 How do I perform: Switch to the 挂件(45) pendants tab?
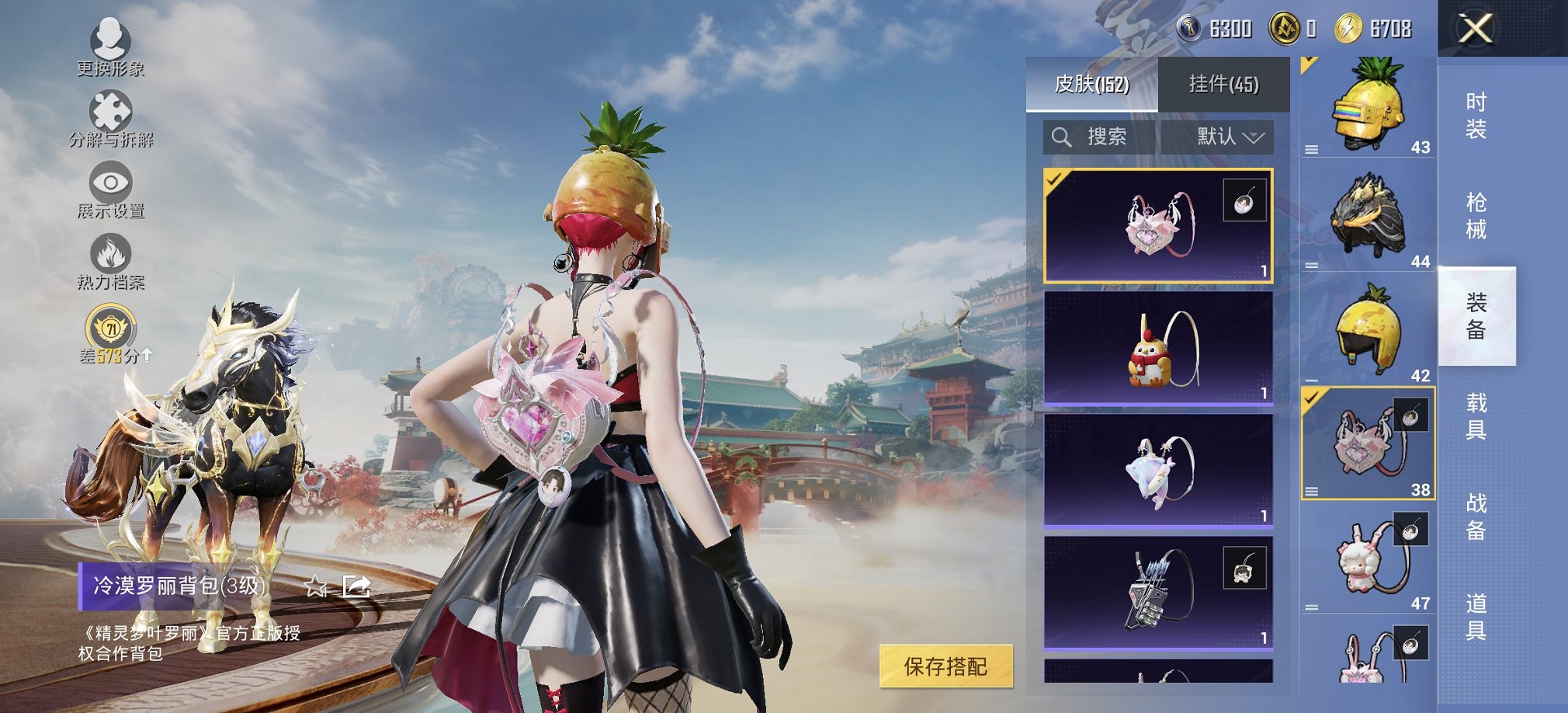[1223, 84]
